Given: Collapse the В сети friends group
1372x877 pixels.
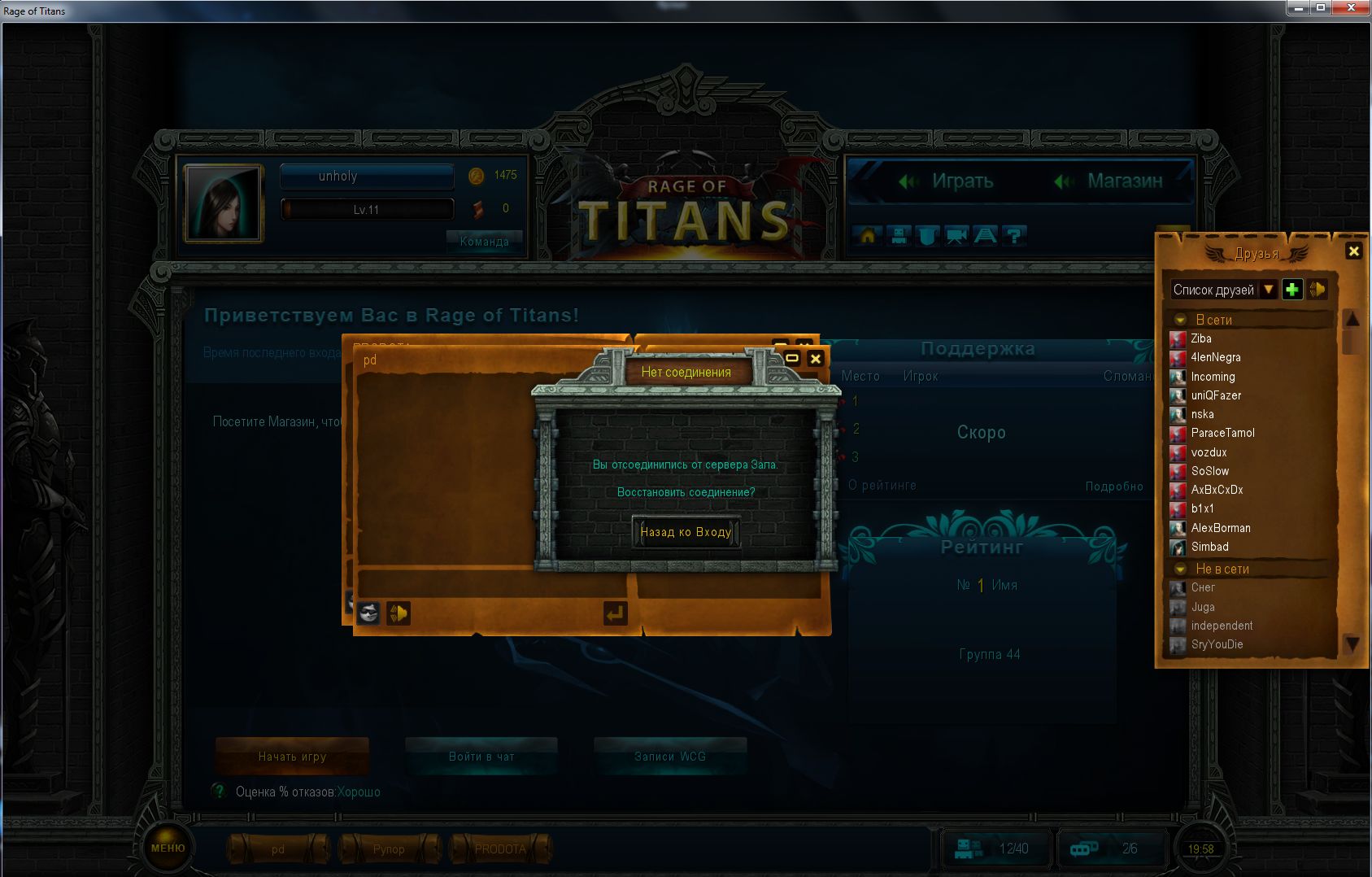Looking at the screenshot, I should tap(1179, 320).
